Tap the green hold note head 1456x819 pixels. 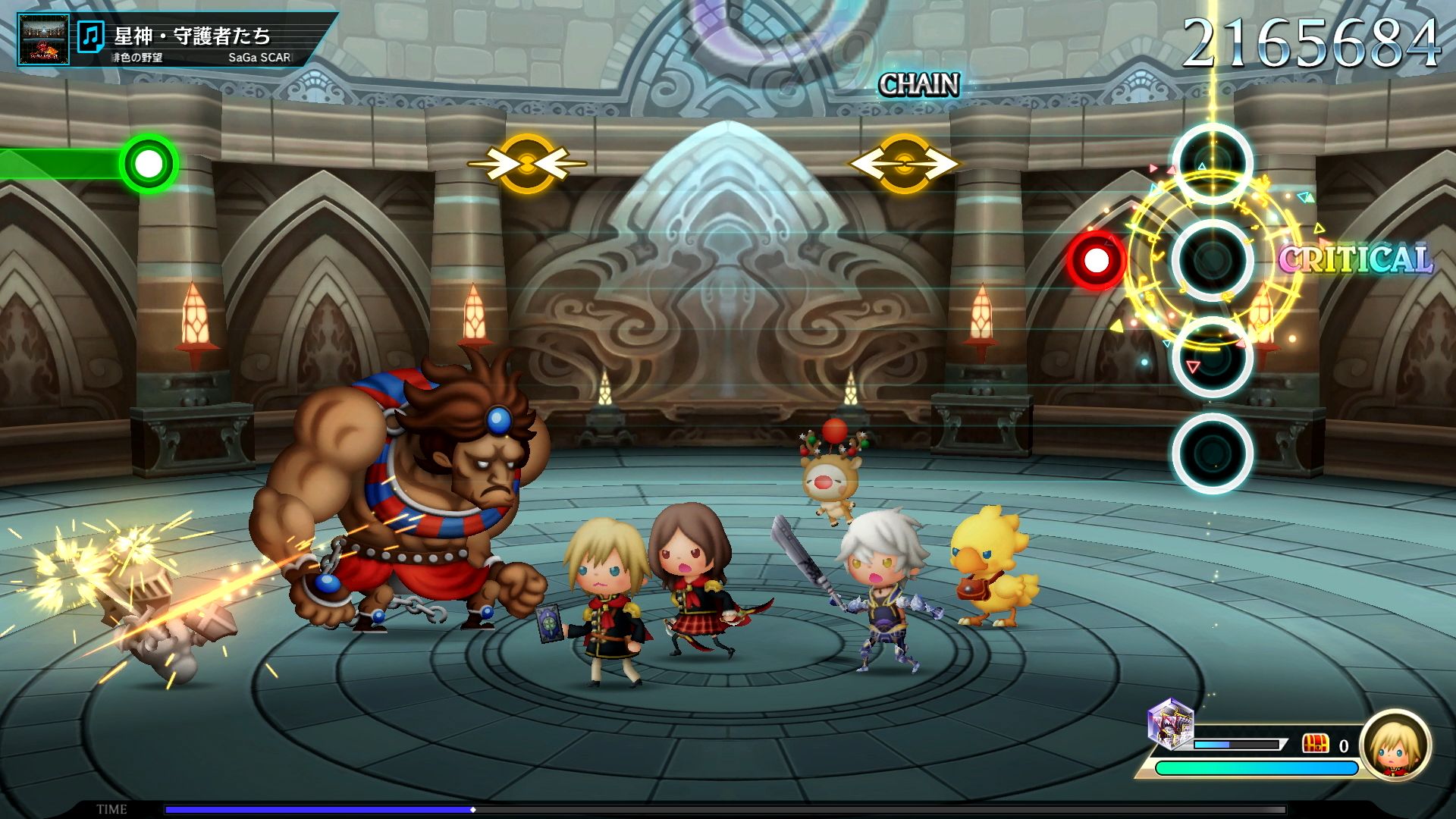tap(149, 163)
